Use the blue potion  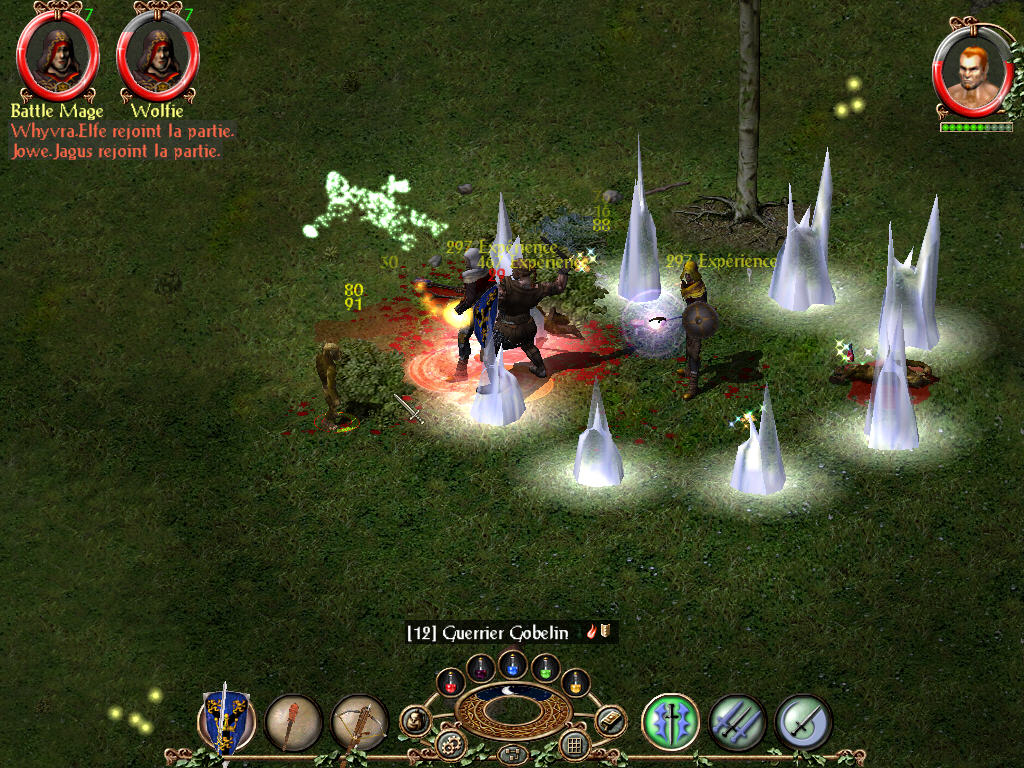coord(513,662)
